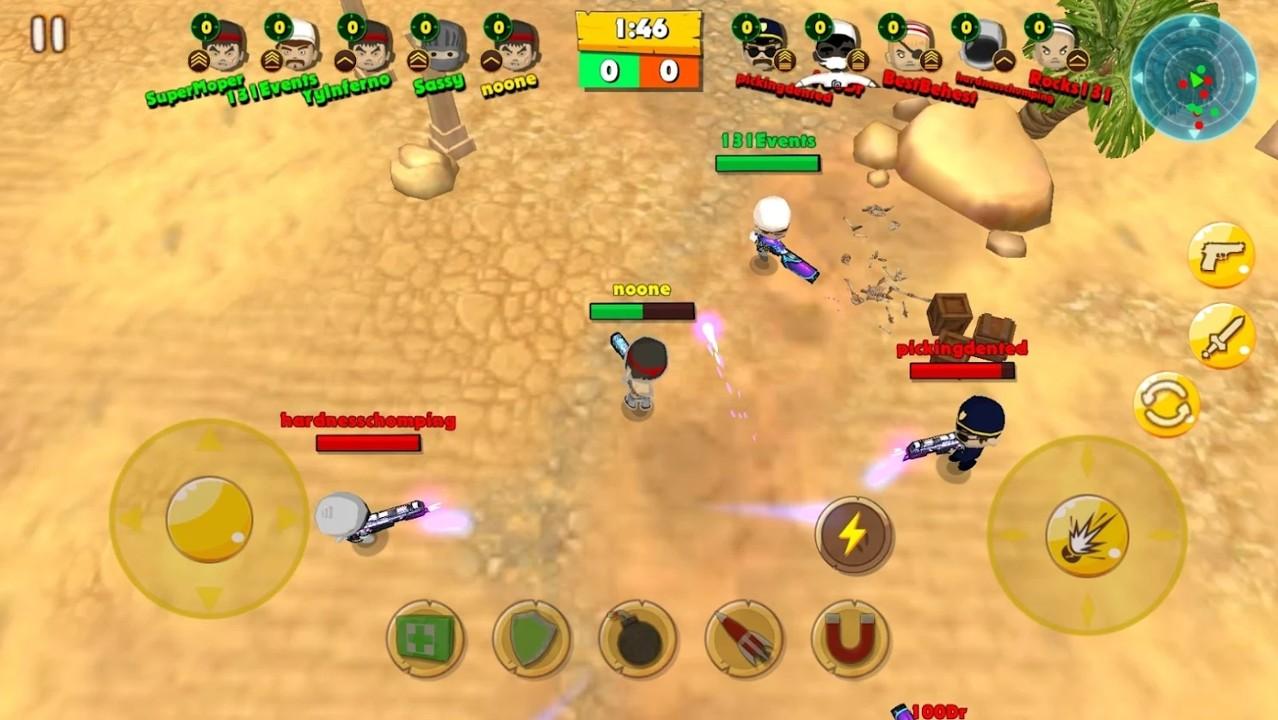This screenshot has height=720, width=1278.
Task: Pause the match
Action: (x=47, y=34)
